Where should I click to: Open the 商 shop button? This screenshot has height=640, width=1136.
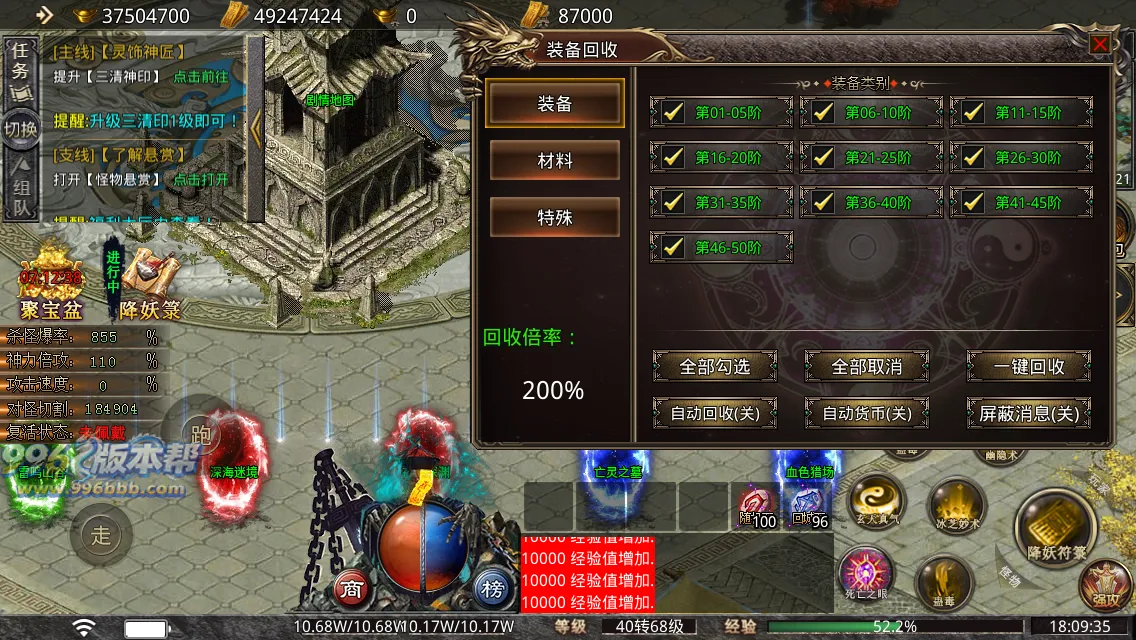coord(351,587)
